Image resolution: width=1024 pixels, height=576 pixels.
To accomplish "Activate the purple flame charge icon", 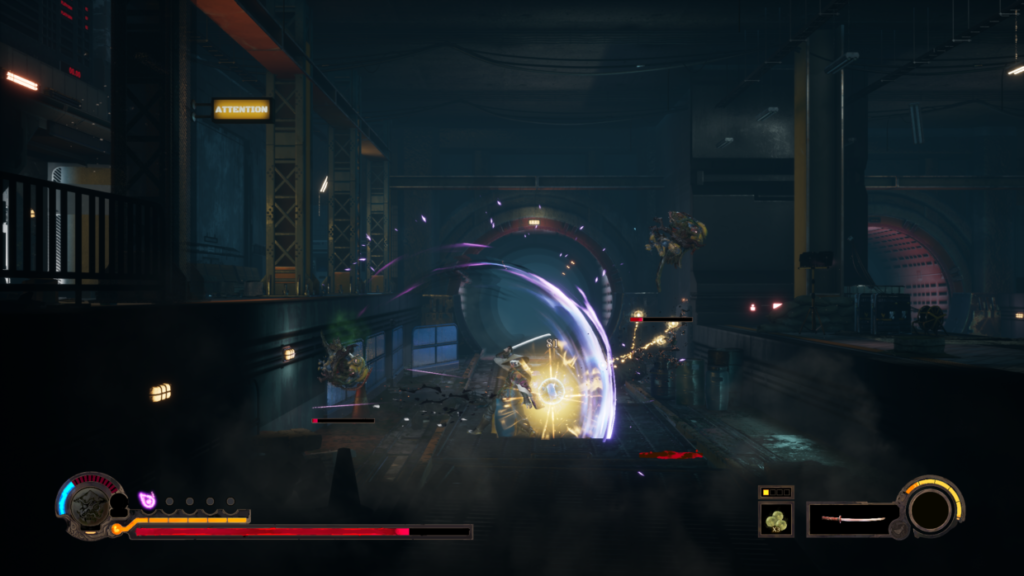I will pyautogui.click(x=147, y=500).
